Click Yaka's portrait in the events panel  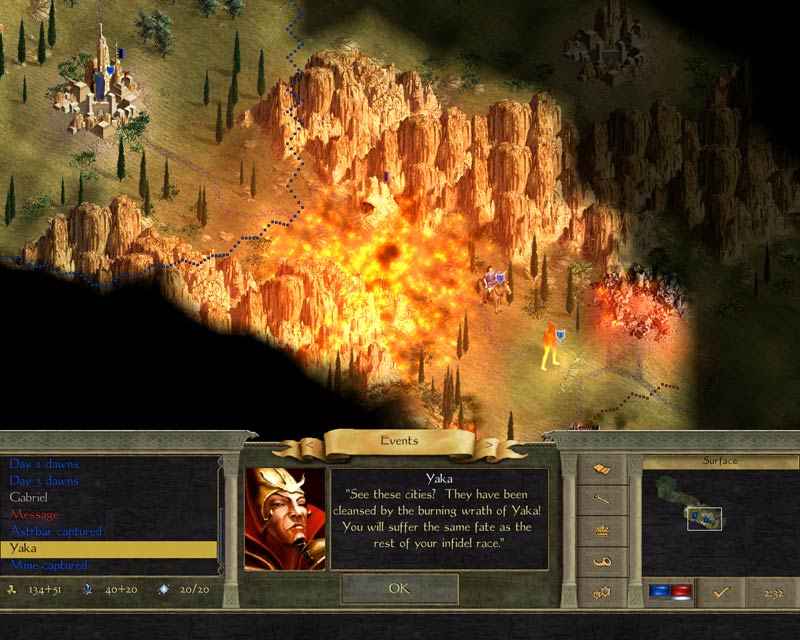[x=285, y=518]
